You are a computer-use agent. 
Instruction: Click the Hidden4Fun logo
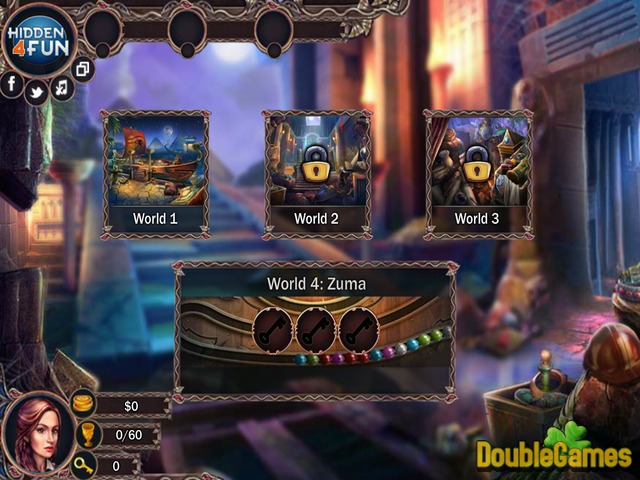tap(40, 40)
